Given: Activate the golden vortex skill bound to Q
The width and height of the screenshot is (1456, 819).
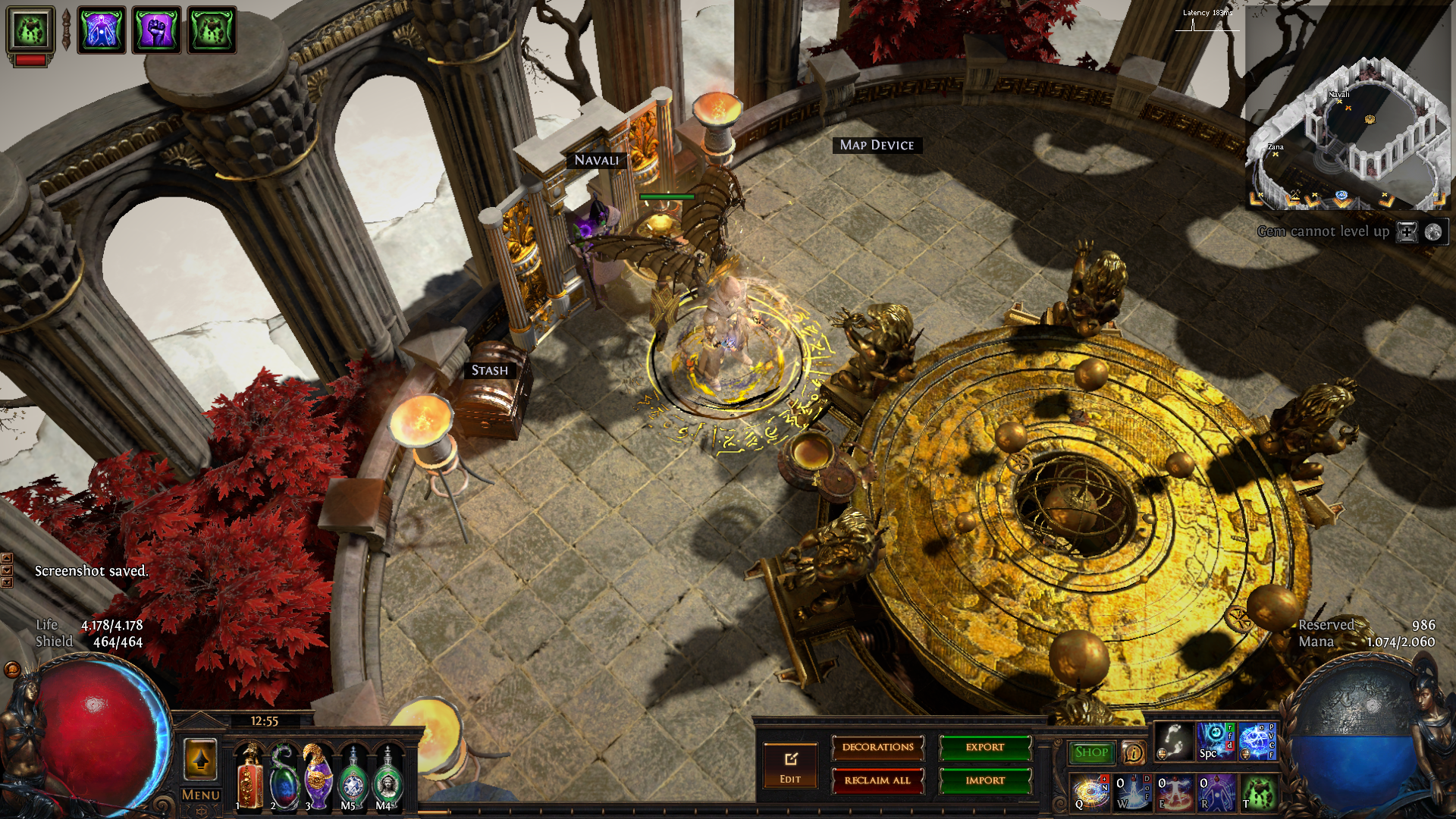Looking at the screenshot, I should click(x=1090, y=792).
